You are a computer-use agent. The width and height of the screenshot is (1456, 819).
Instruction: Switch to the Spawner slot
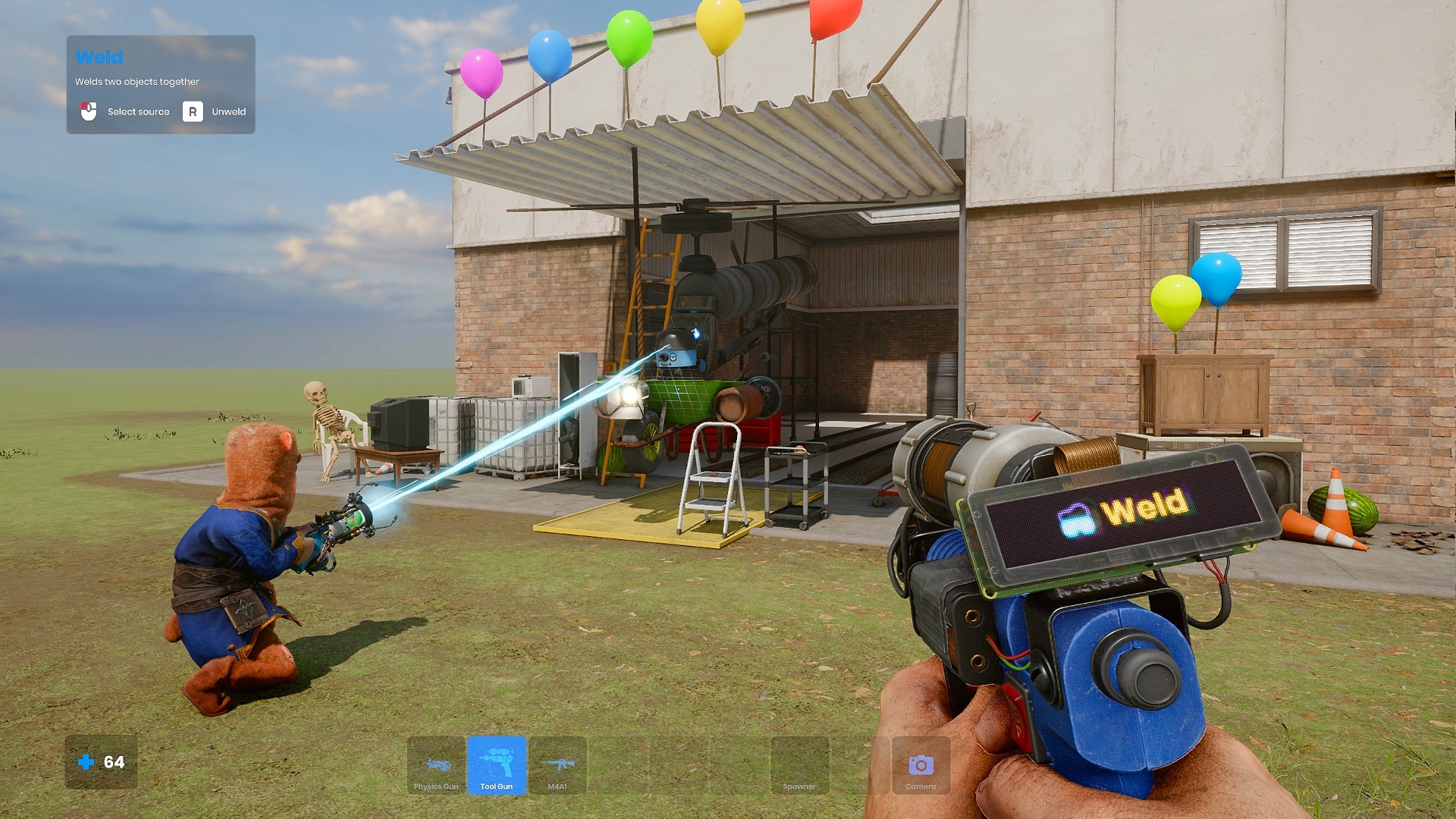[x=799, y=766]
